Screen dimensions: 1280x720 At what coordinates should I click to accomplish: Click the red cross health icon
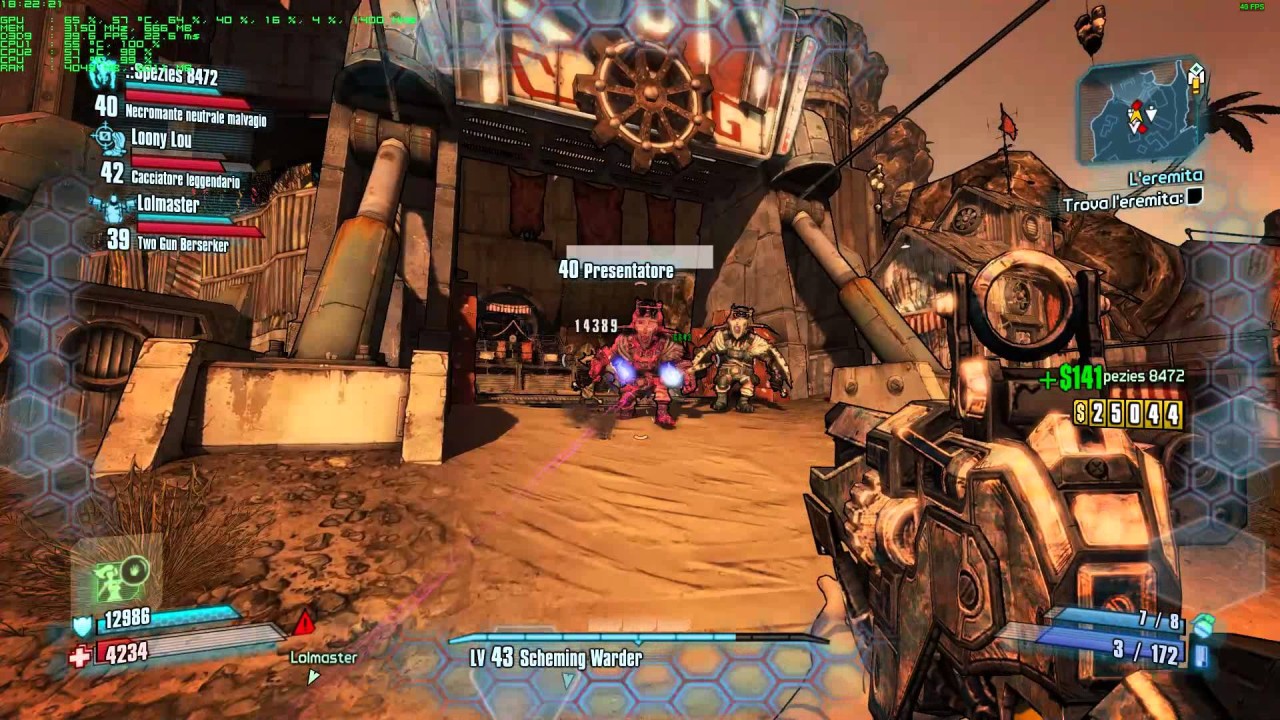[x=80, y=655]
